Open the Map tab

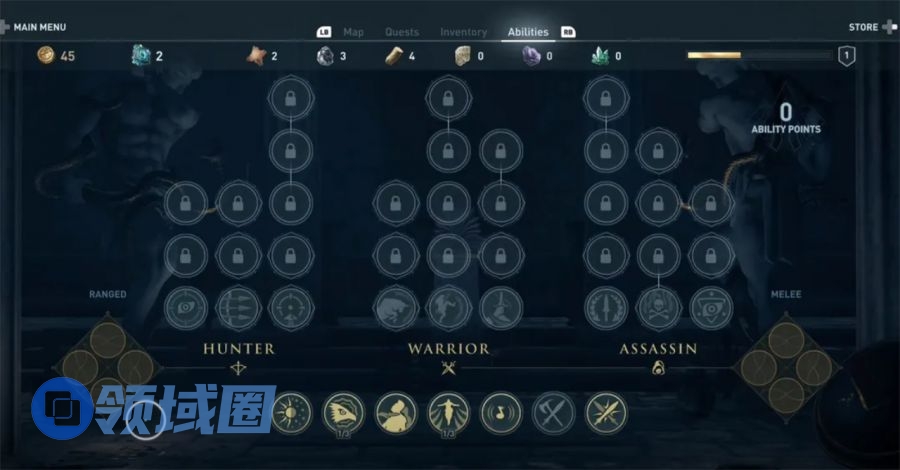(x=353, y=32)
